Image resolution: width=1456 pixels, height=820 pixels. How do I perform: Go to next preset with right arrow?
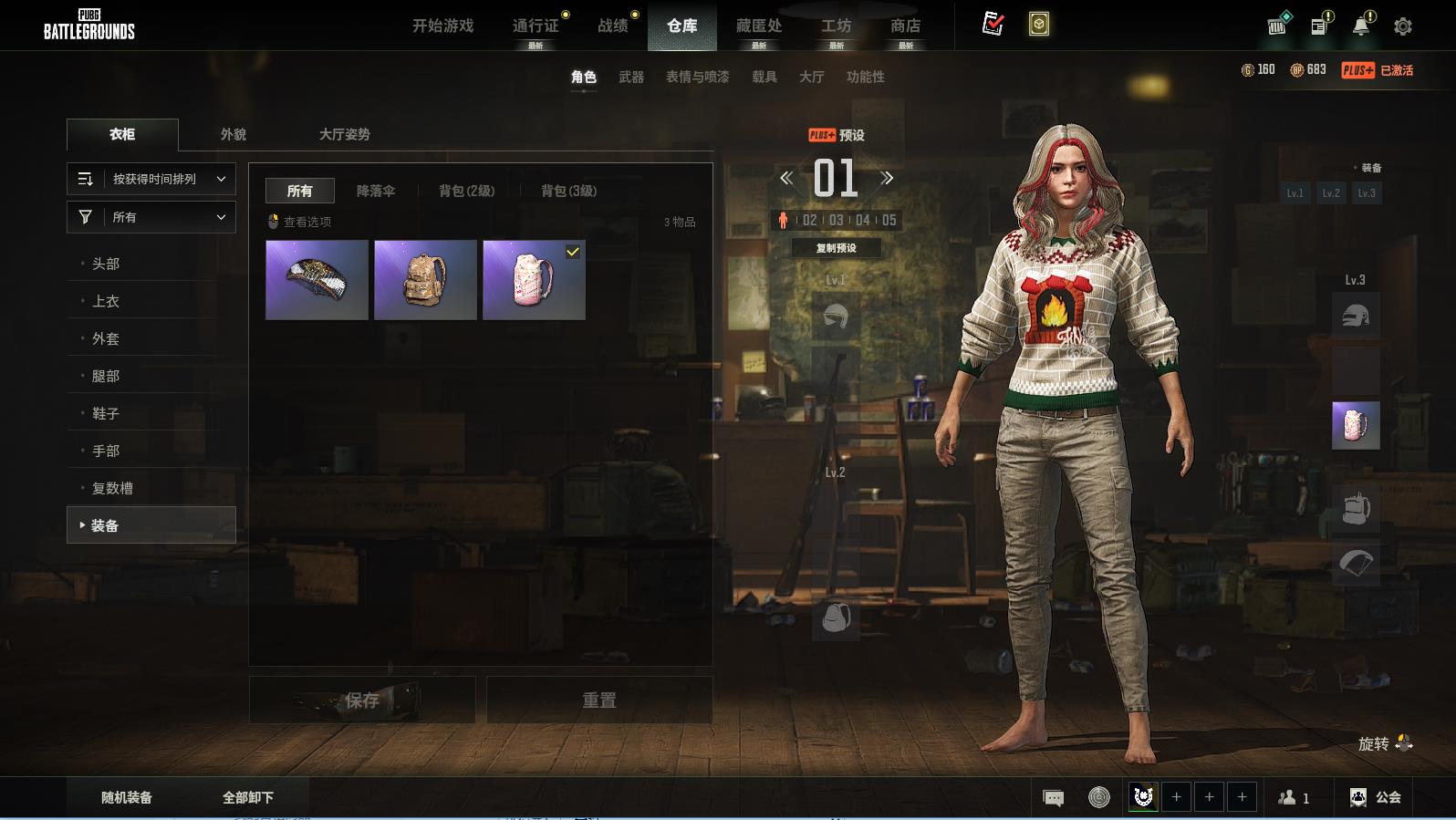pos(887,178)
